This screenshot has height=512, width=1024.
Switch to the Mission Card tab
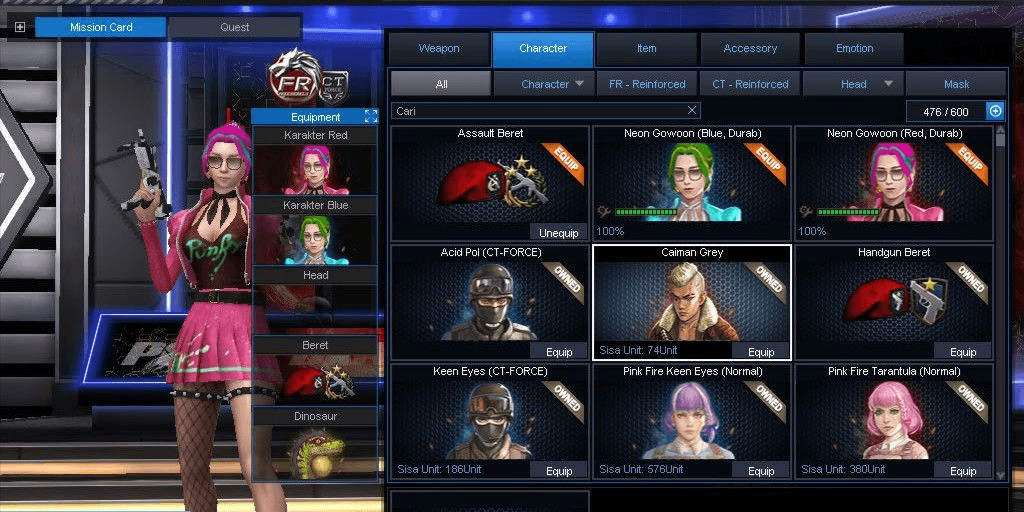pos(101,27)
